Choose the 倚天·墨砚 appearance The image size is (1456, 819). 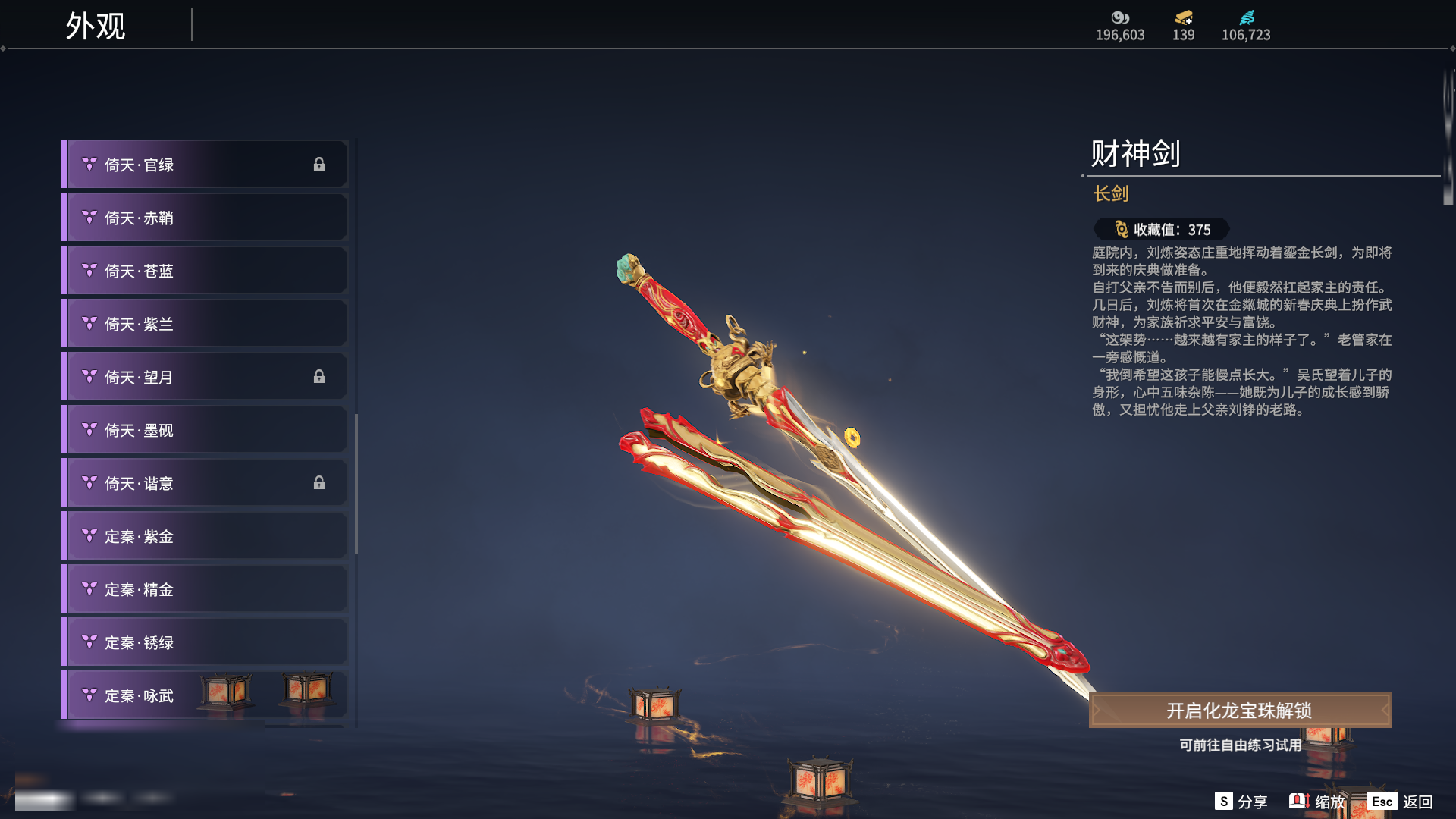(x=205, y=430)
